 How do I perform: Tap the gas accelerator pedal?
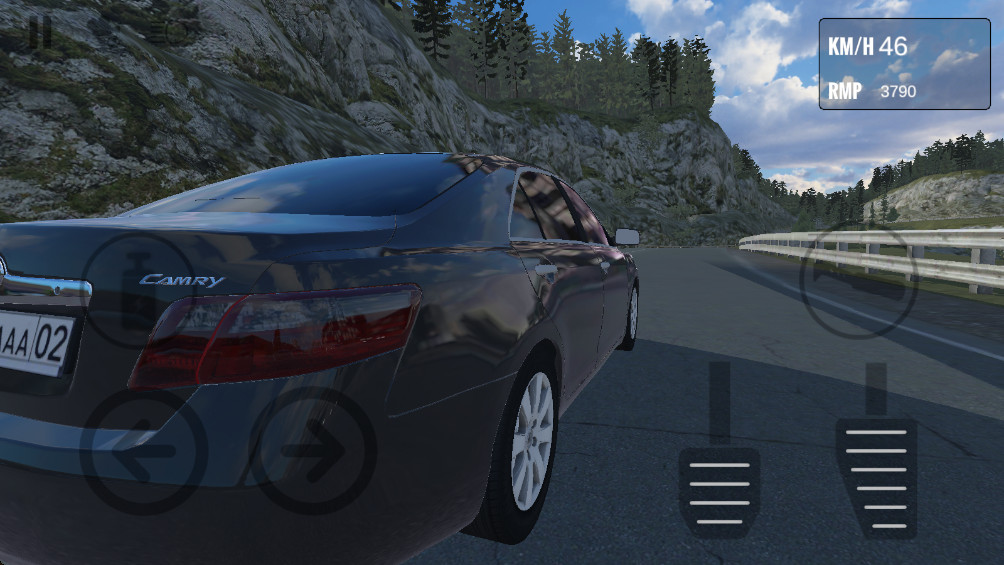[876, 475]
